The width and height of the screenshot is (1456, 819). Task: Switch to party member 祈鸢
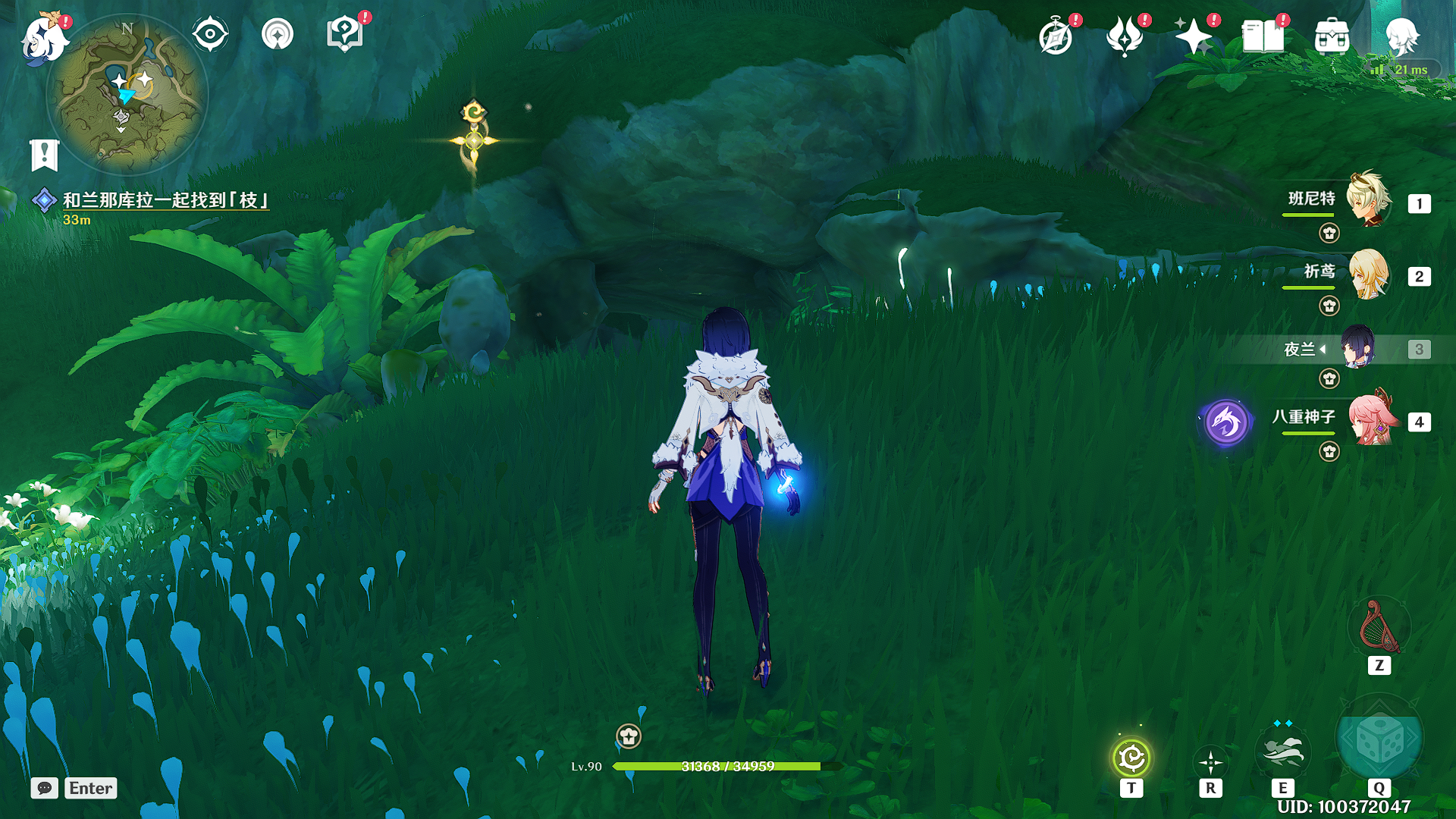click(x=1369, y=274)
